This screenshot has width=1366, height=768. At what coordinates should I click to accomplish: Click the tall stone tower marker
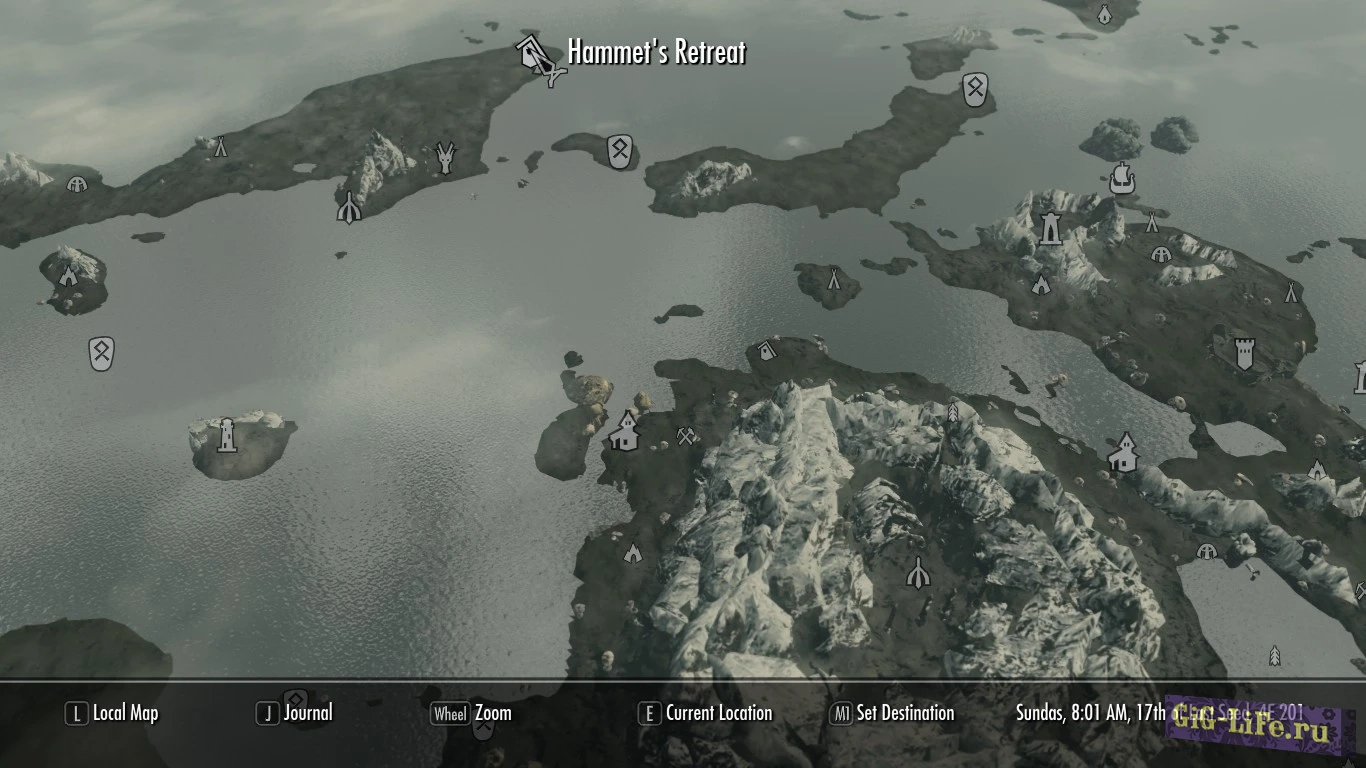pyautogui.click(x=1050, y=228)
